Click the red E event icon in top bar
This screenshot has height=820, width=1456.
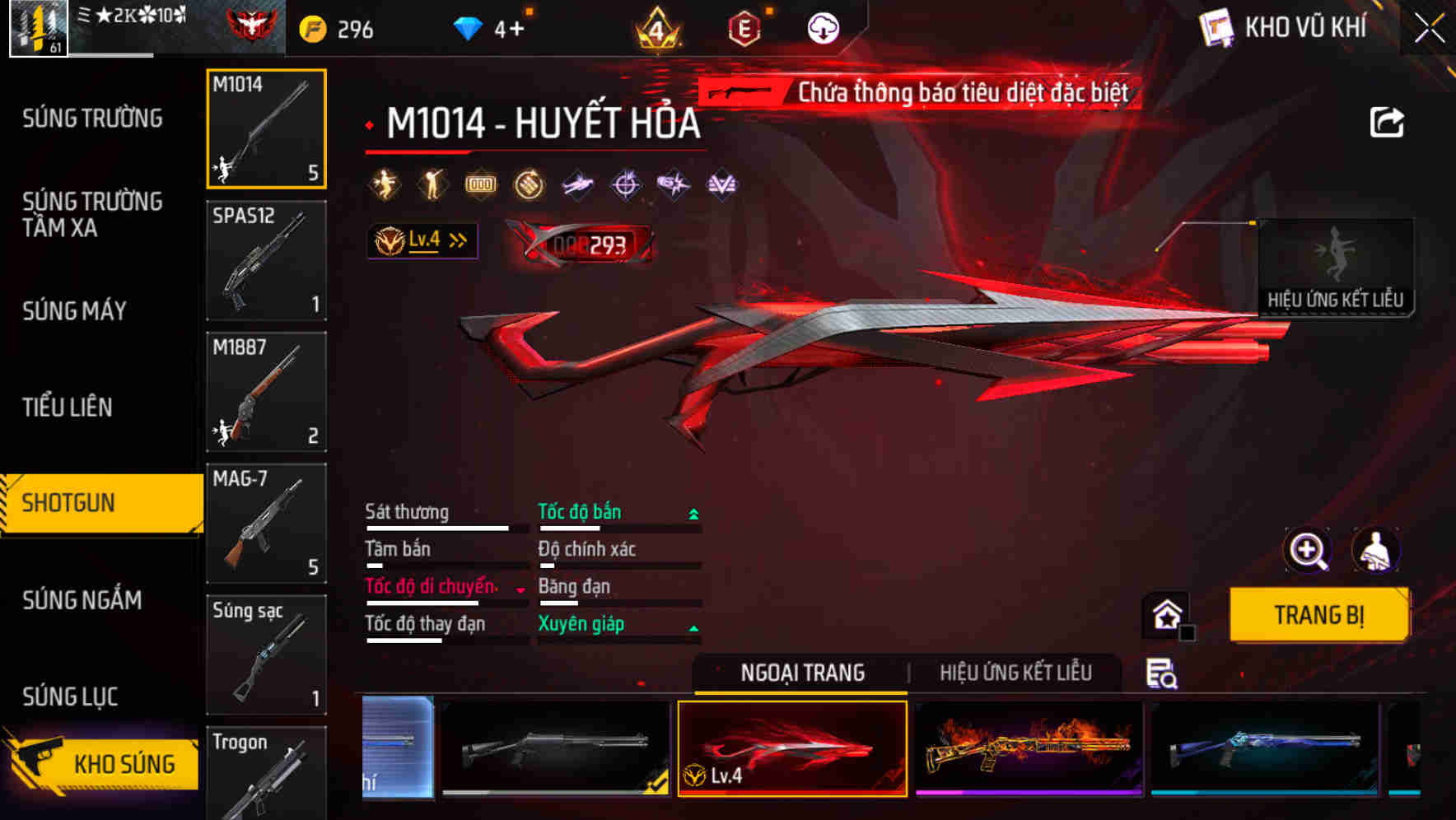(745, 27)
